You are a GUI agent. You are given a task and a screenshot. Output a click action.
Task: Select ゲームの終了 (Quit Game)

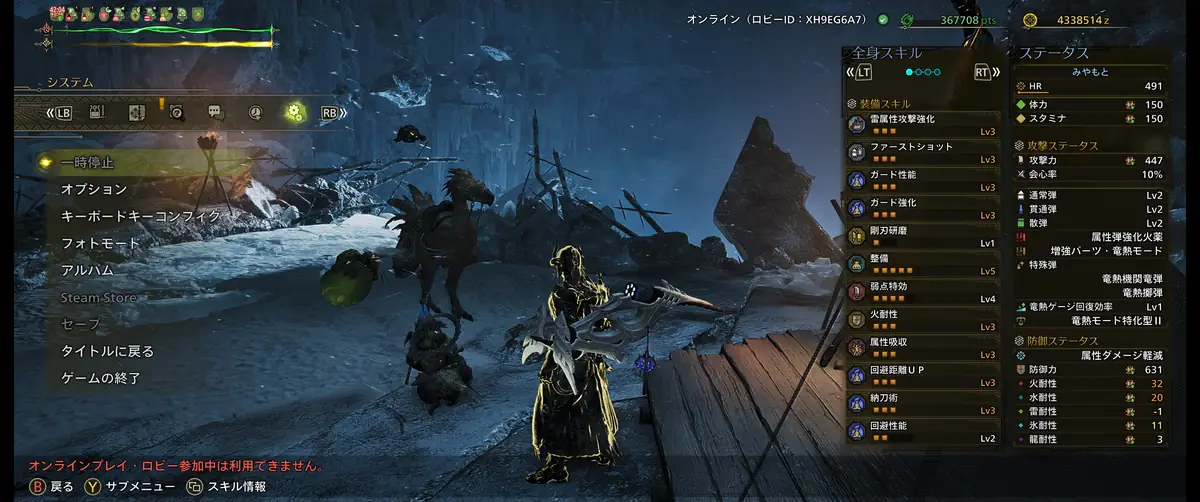pos(100,378)
